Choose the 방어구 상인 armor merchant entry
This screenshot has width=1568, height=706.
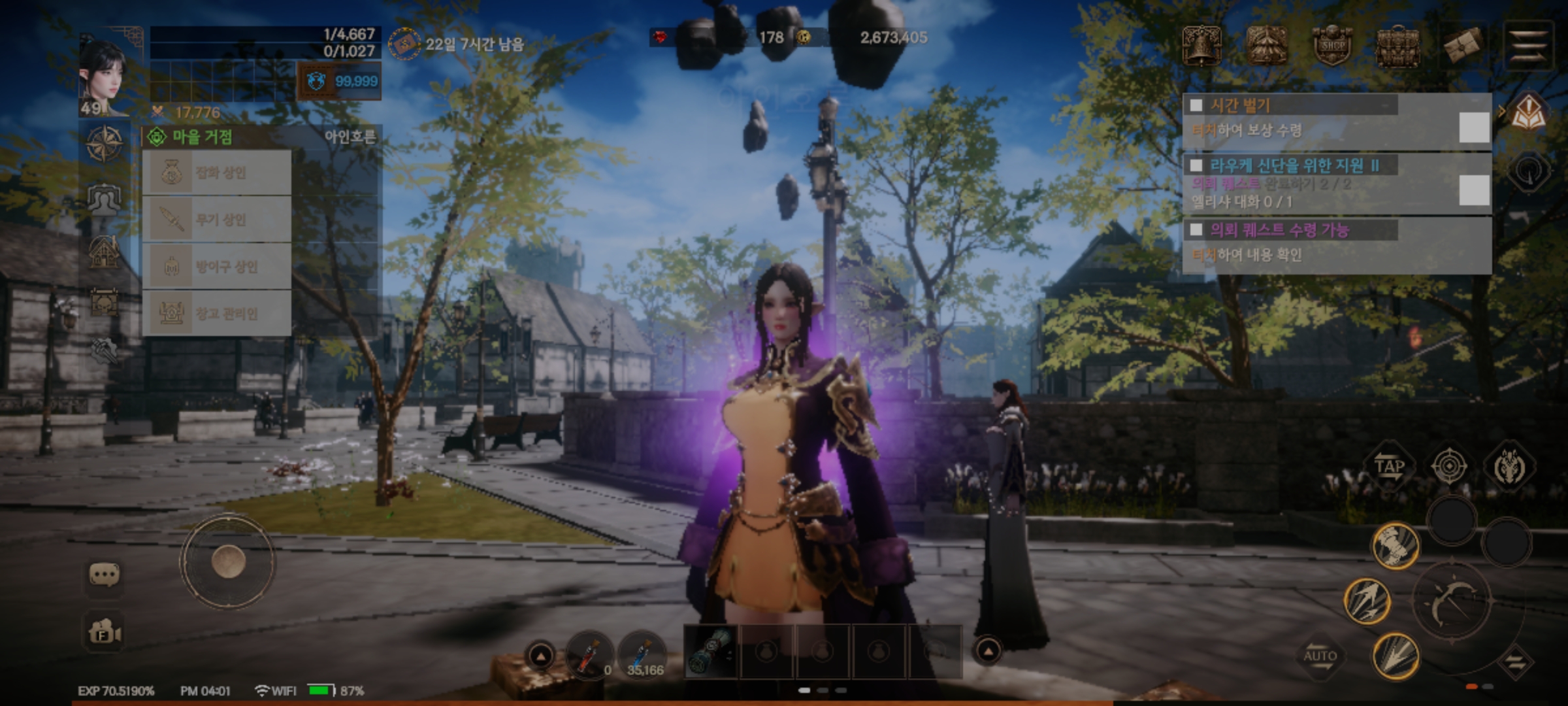coord(217,267)
